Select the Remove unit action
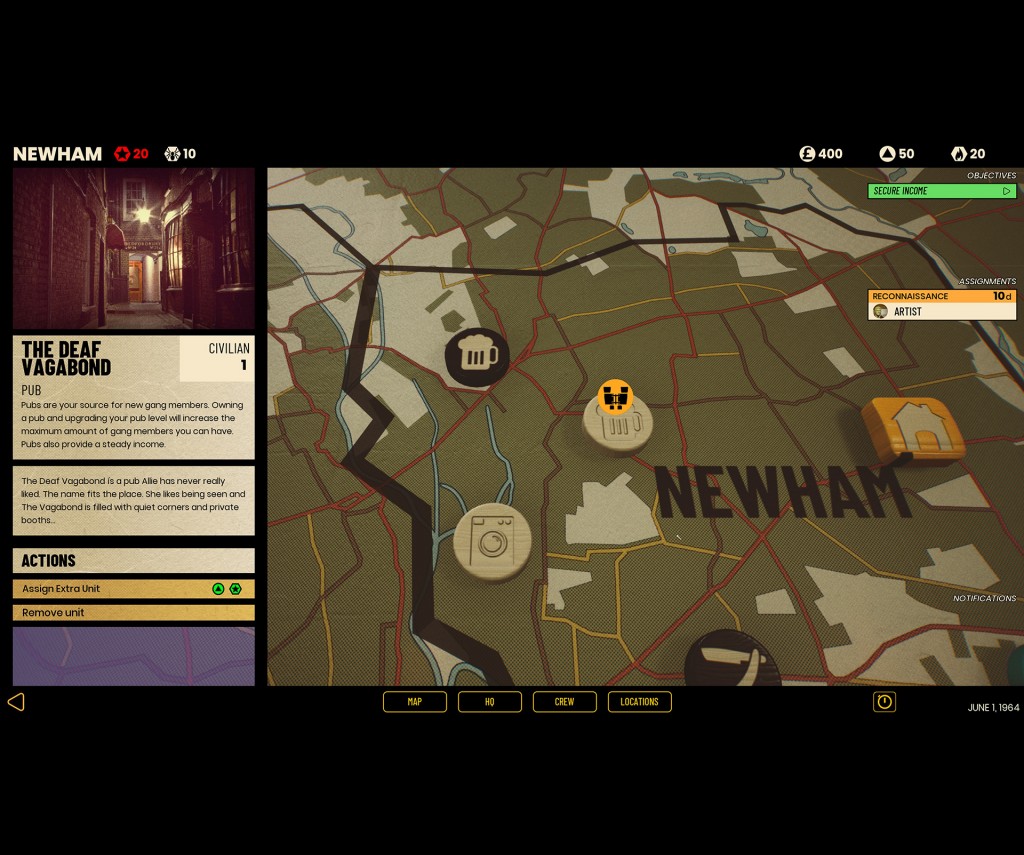1024x855 pixels. [x=133, y=612]
